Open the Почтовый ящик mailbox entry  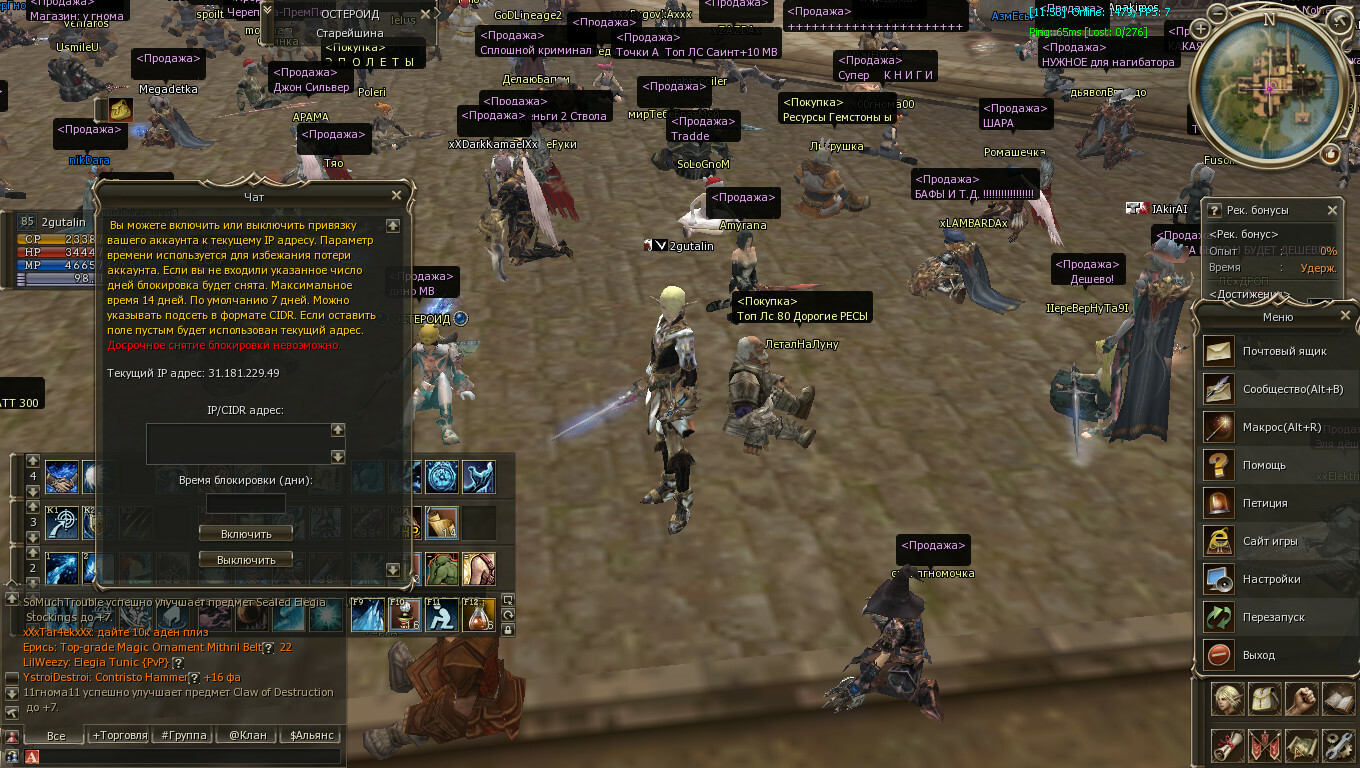point(1284,352)
